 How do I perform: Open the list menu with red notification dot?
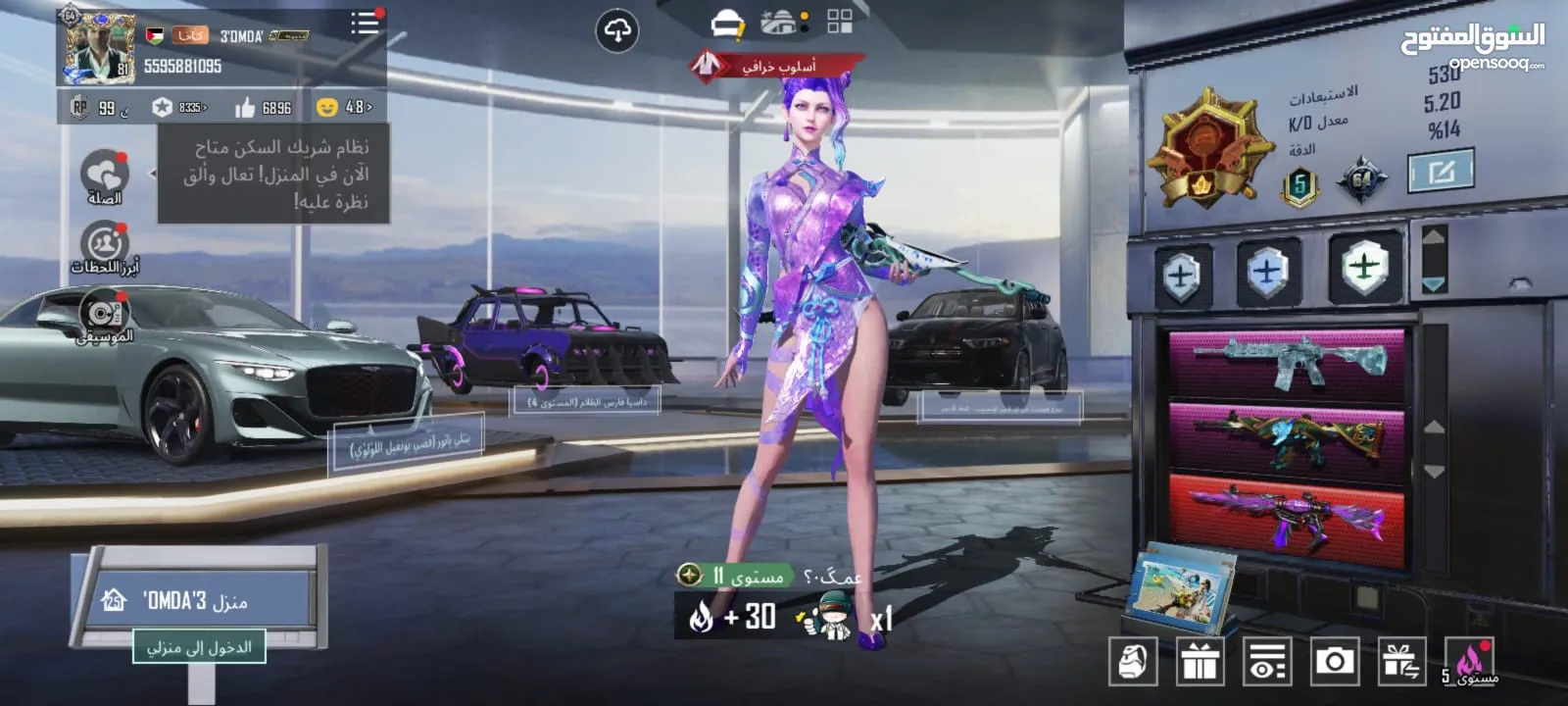pyautogui.click(x=366, y=24)
